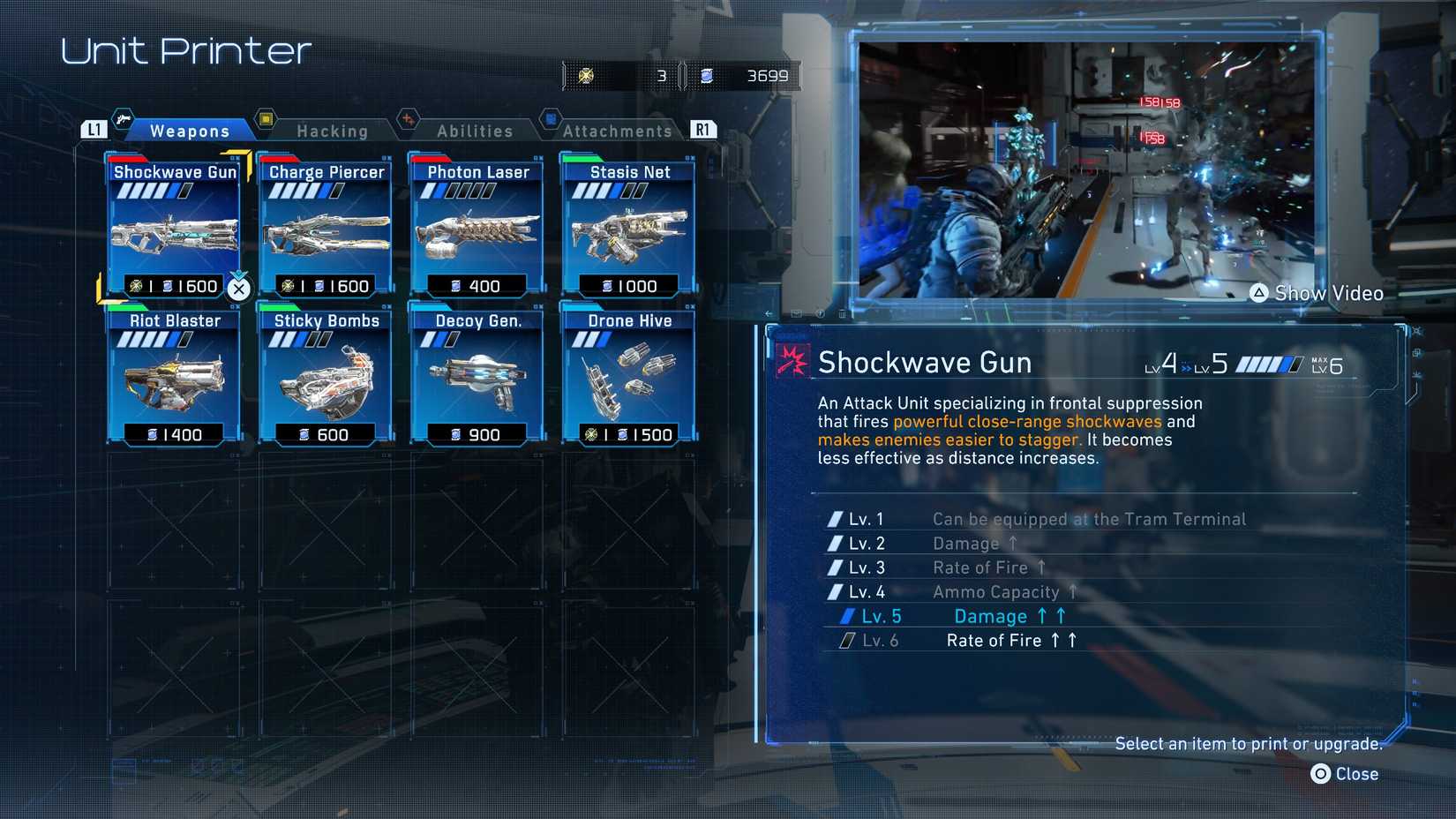Toggle the x badge on Sticky Bombs card
Screen dimensions: 1456x819
pyautogui.click(x=385, y=308)
